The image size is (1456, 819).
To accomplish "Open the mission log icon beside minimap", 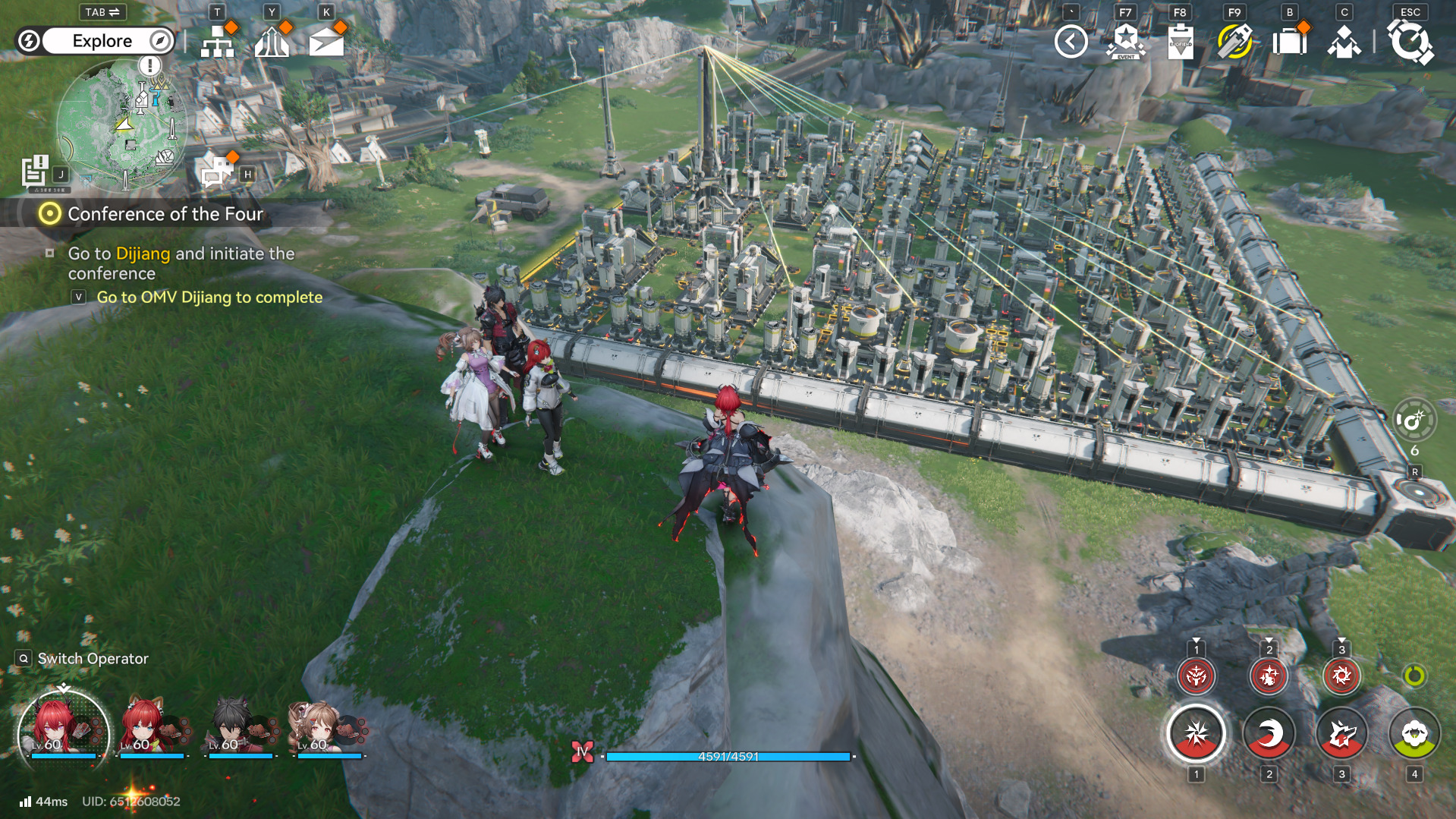I will [x=35, y=171].
